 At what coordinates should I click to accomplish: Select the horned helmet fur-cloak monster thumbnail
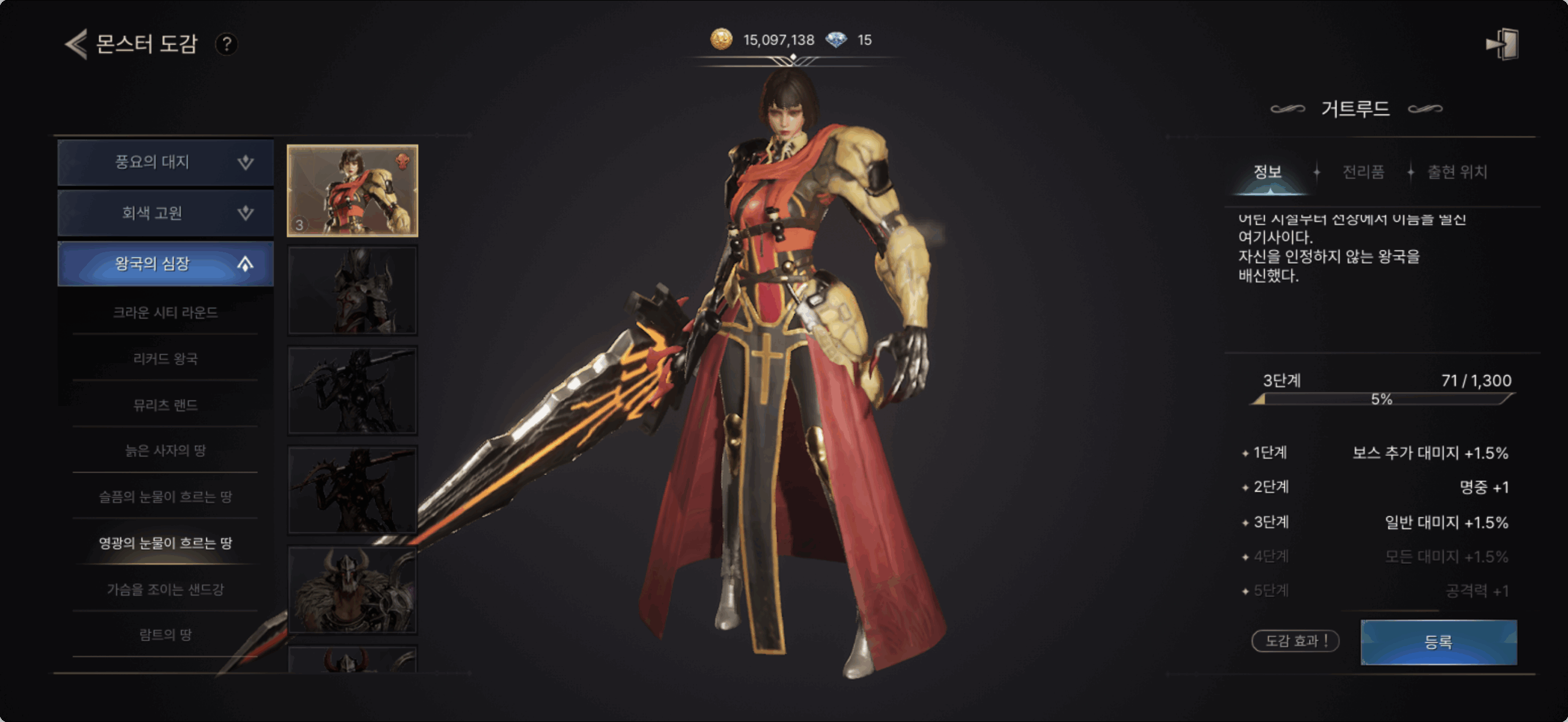(x=353, y=590)
